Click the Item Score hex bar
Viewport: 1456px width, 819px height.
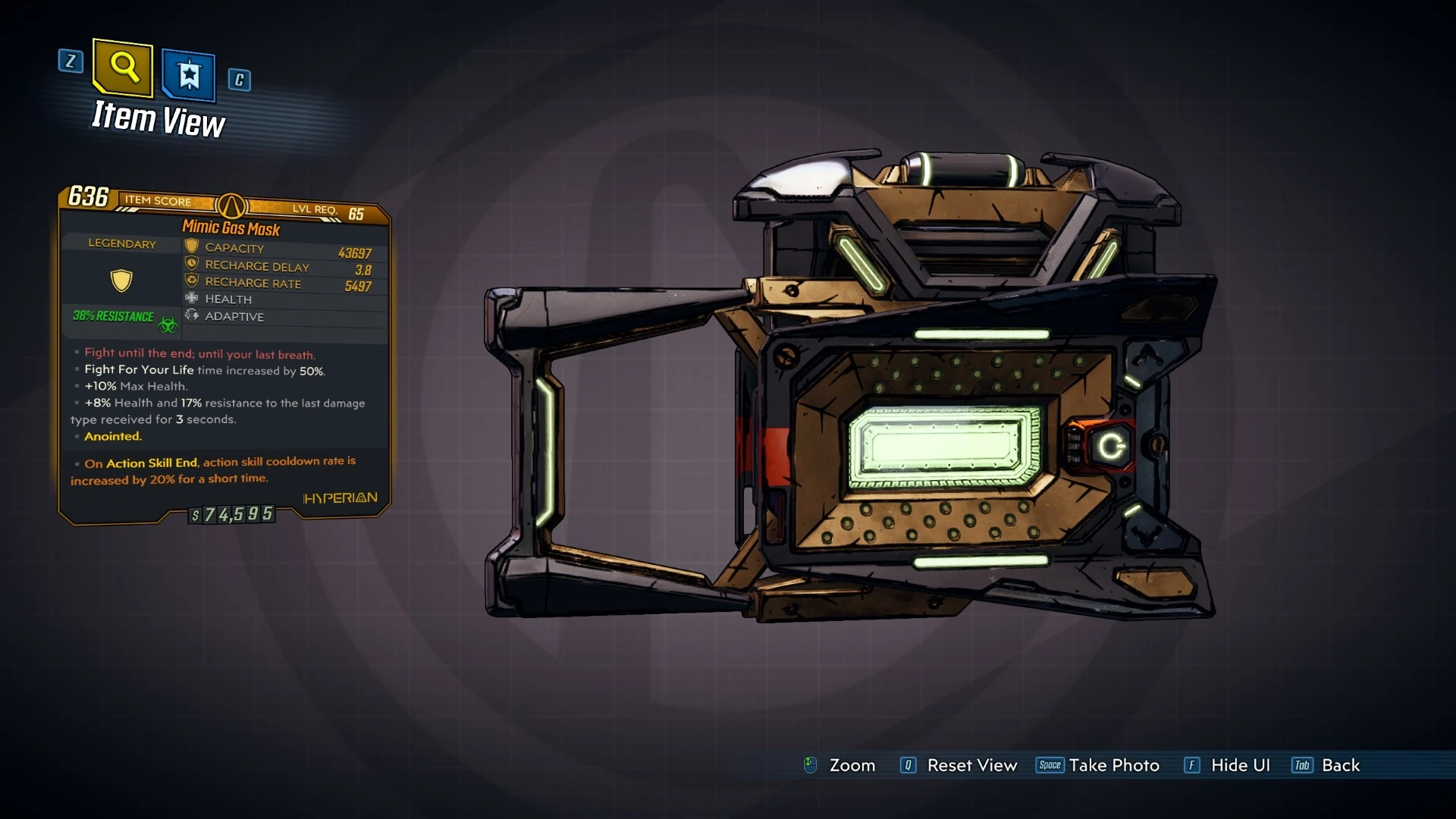click(158, 202)
